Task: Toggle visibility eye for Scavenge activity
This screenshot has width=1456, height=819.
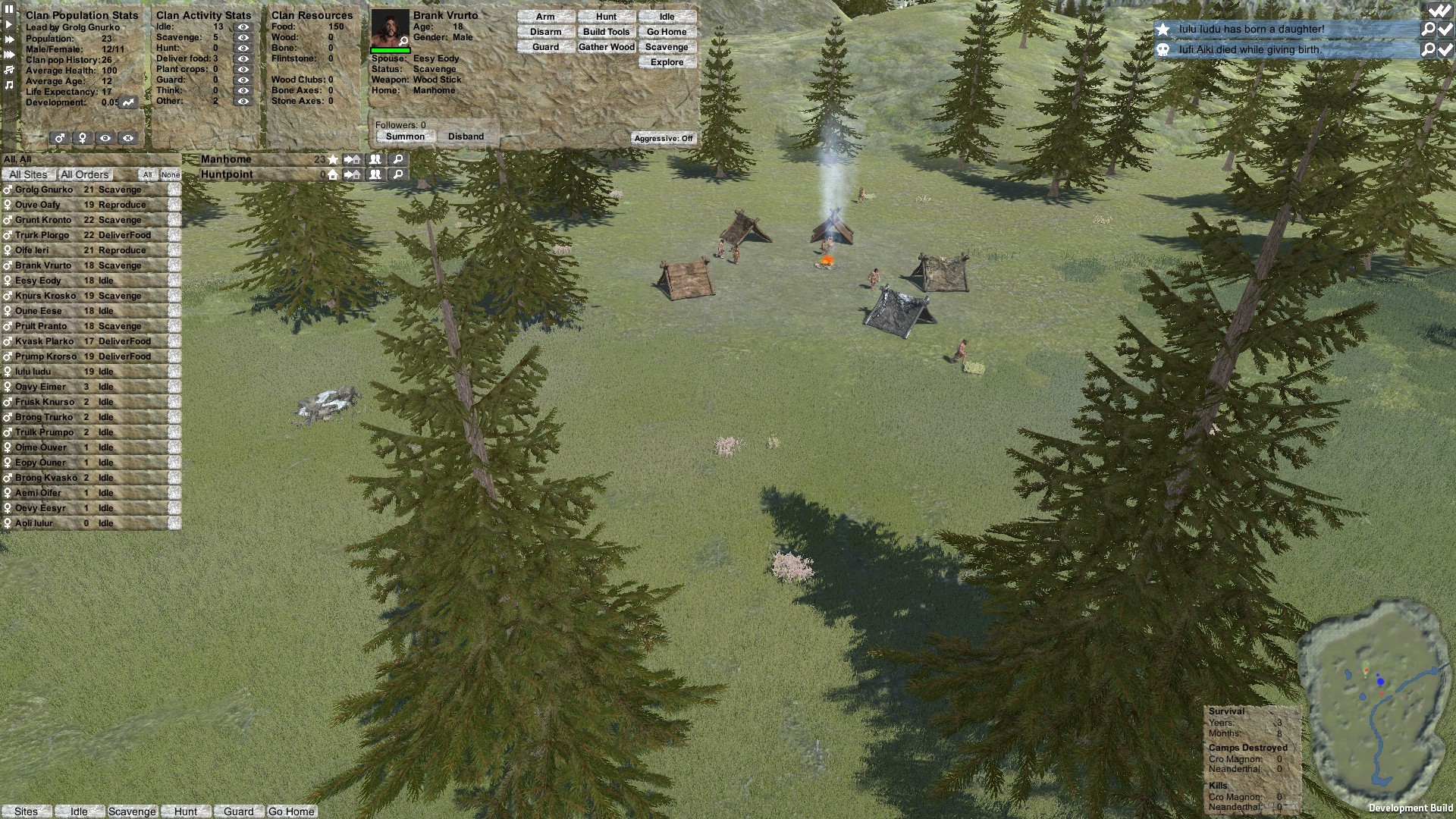Action: click(243, 37)
